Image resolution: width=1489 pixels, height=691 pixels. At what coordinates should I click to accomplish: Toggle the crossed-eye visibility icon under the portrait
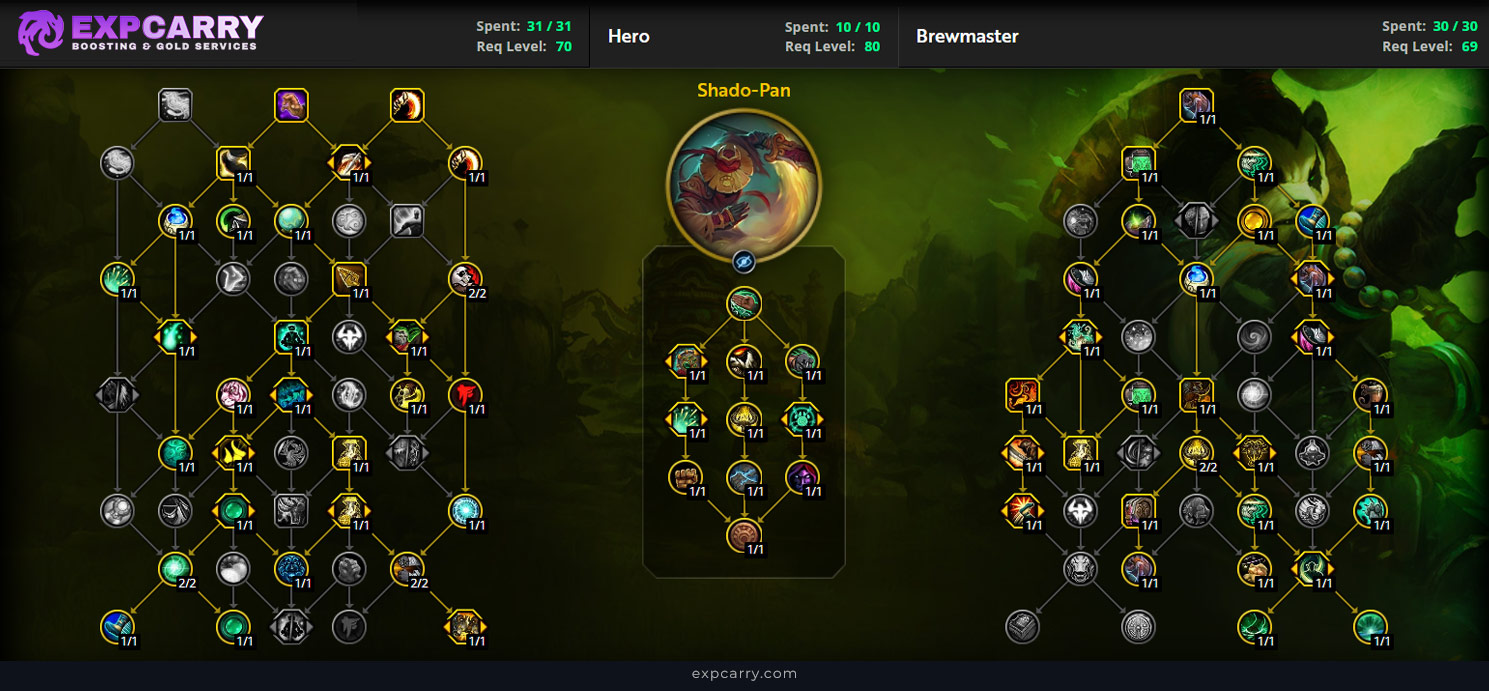point(743,262)
